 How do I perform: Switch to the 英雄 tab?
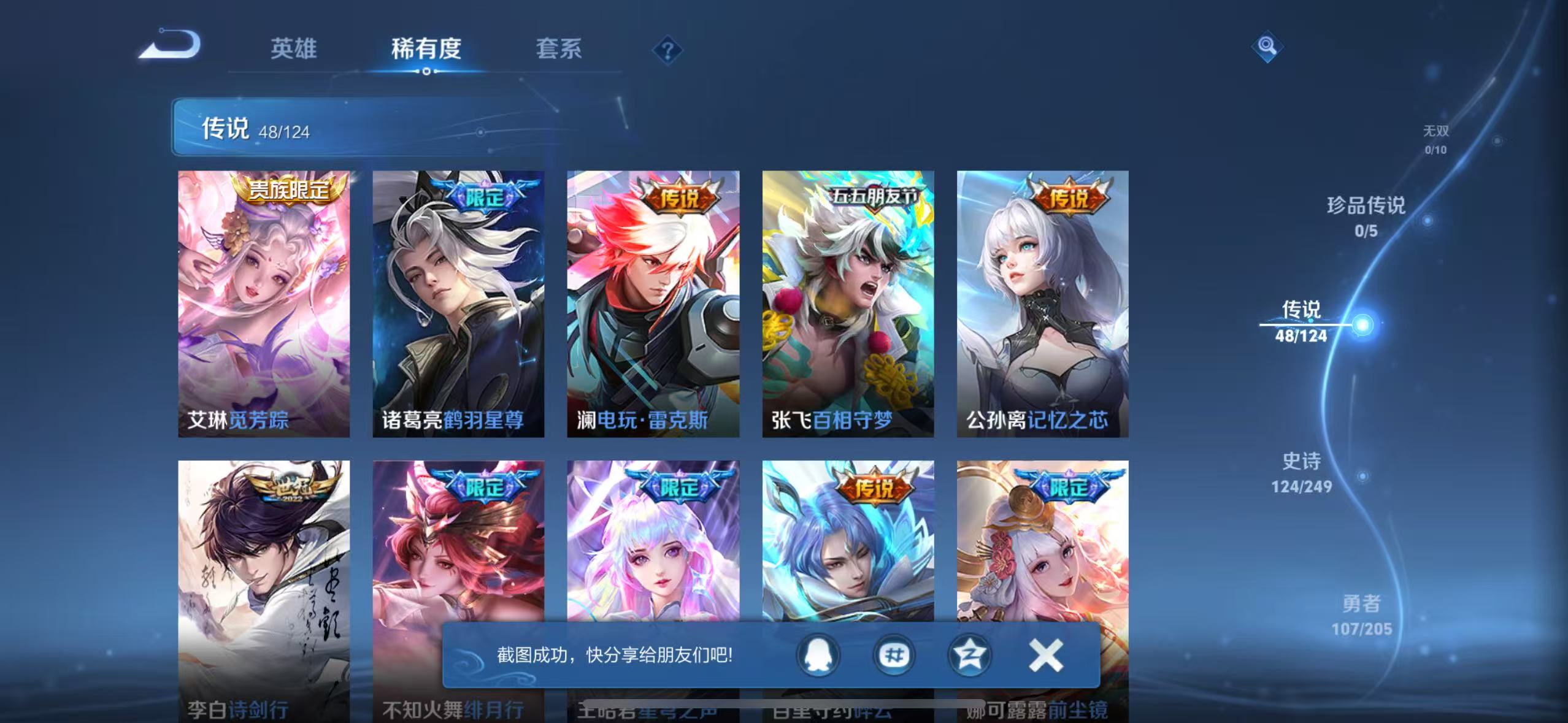[293, 49]
